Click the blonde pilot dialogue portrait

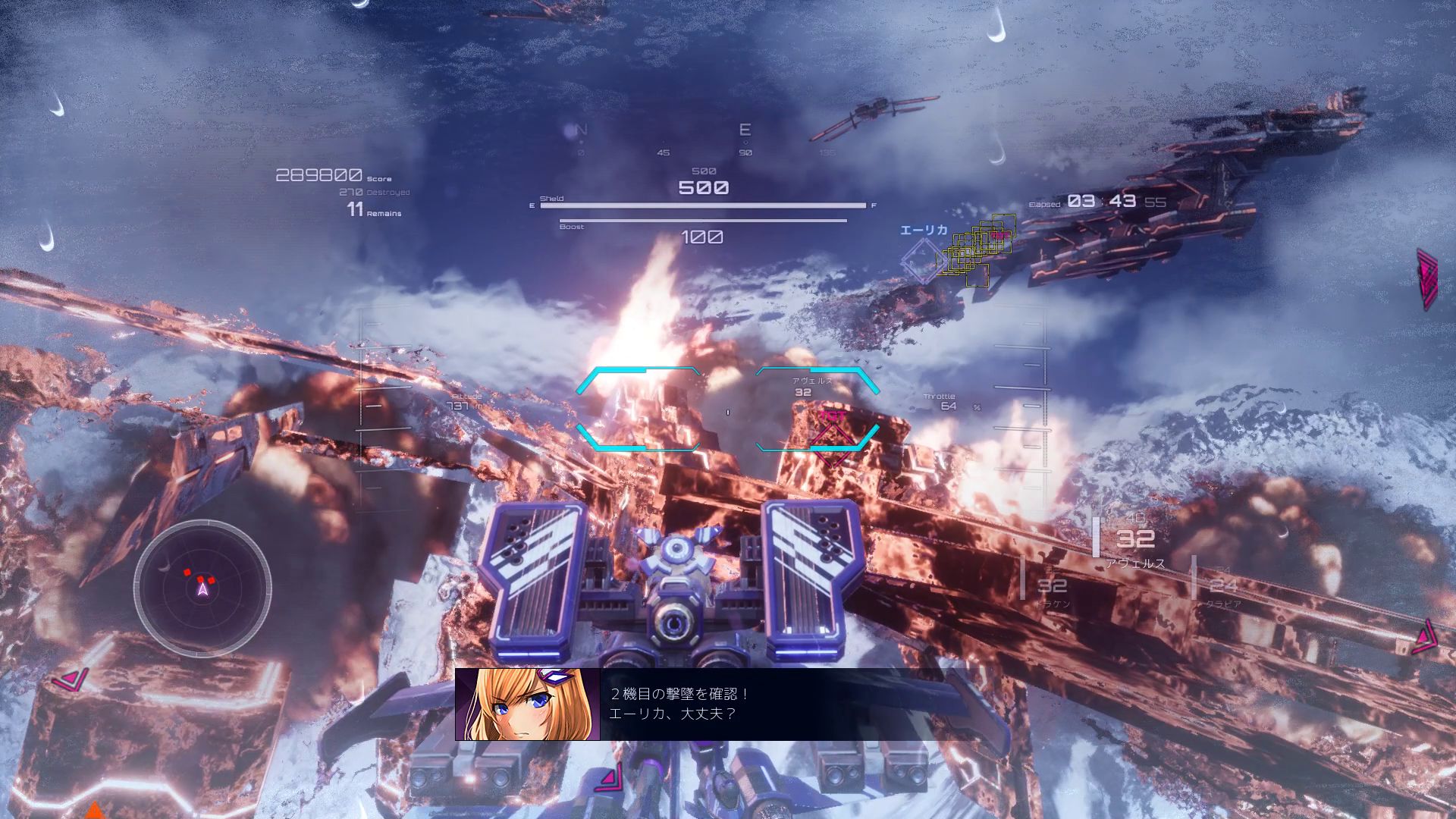528,704
